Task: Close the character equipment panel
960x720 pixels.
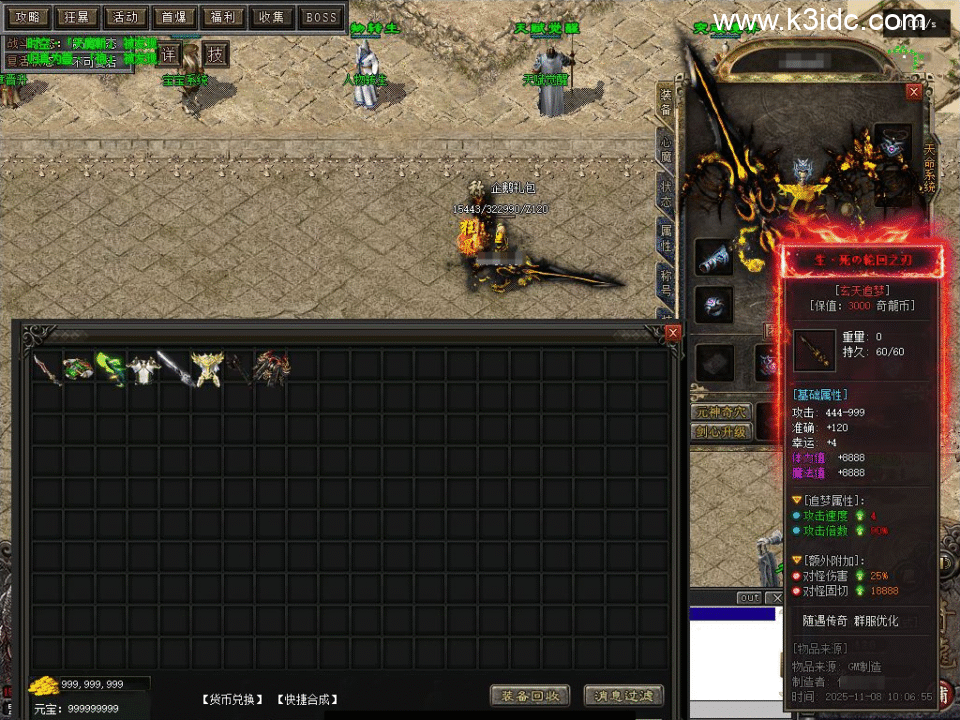Action: [x=913, y=91]
